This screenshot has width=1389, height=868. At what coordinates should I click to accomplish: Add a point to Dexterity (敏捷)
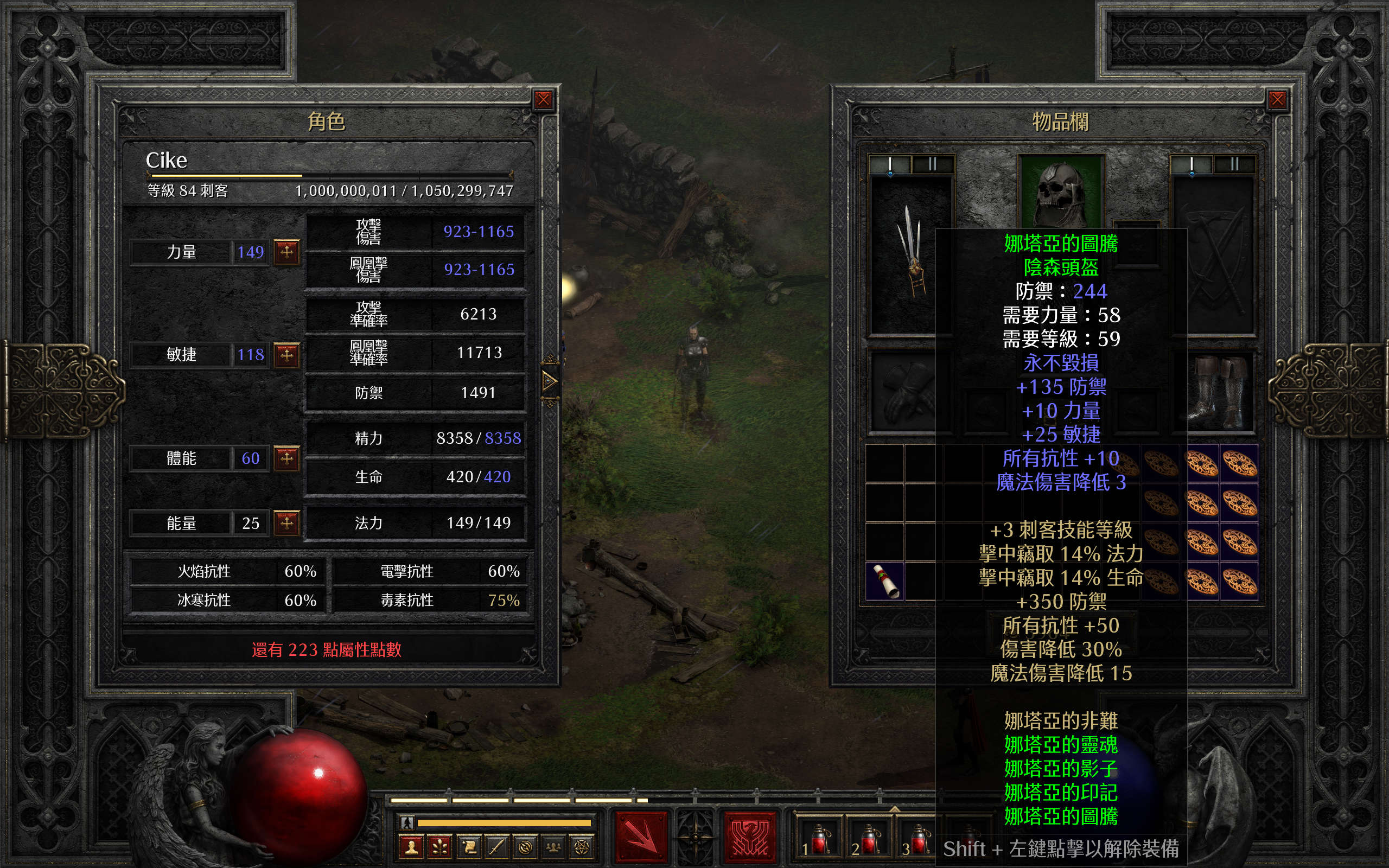[286, 354]
